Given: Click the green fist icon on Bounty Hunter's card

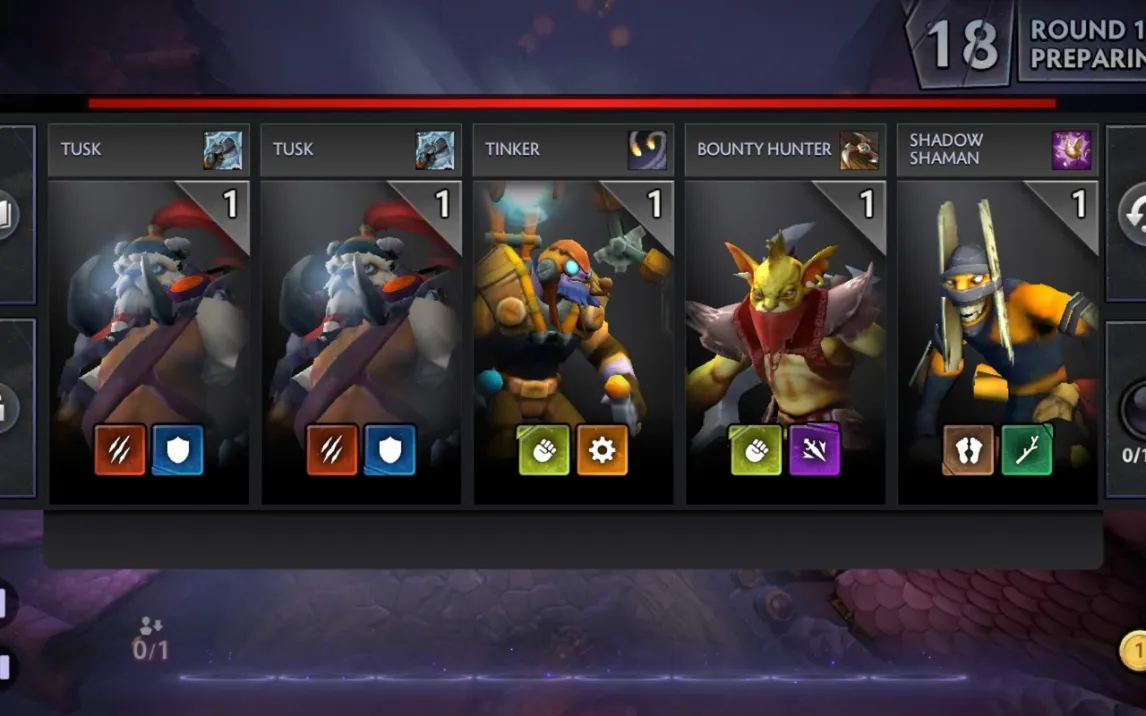Looking at the screenshot, I should point(756,450).
